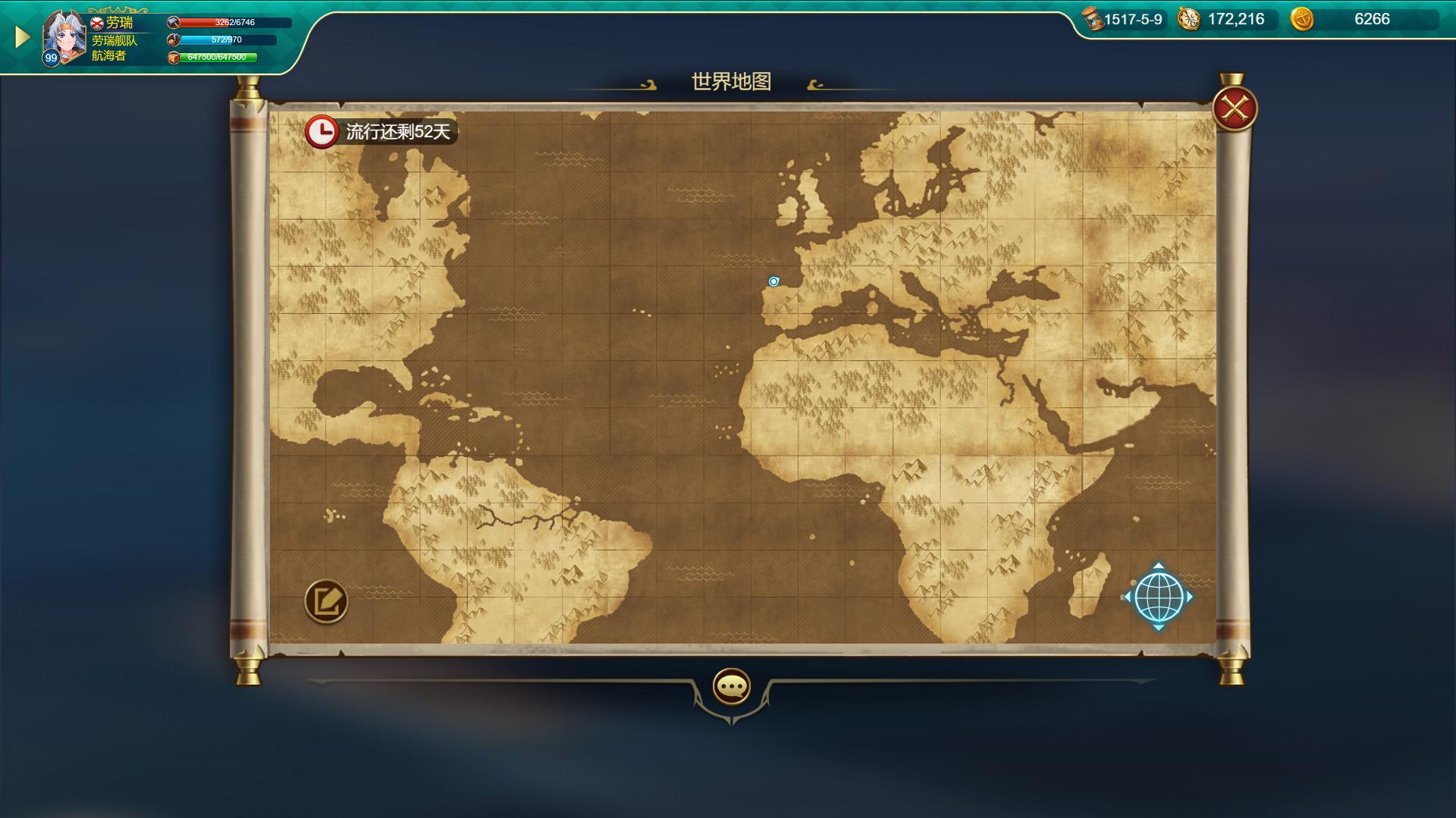Click the level 99 badge on the avatar
The image size is (1456, 818).
point(51,59)
